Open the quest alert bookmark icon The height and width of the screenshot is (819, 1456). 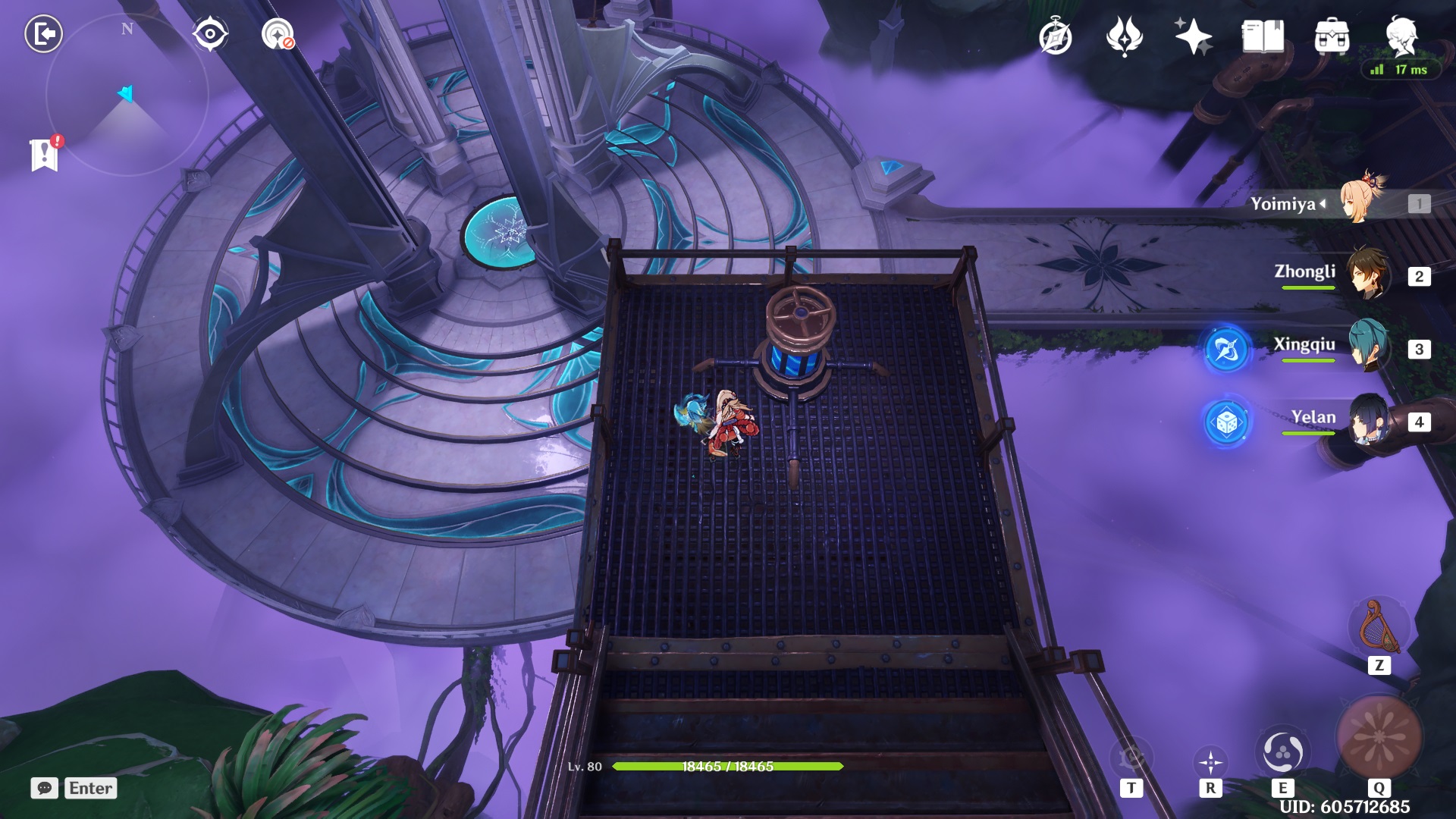tap(45, 154)
